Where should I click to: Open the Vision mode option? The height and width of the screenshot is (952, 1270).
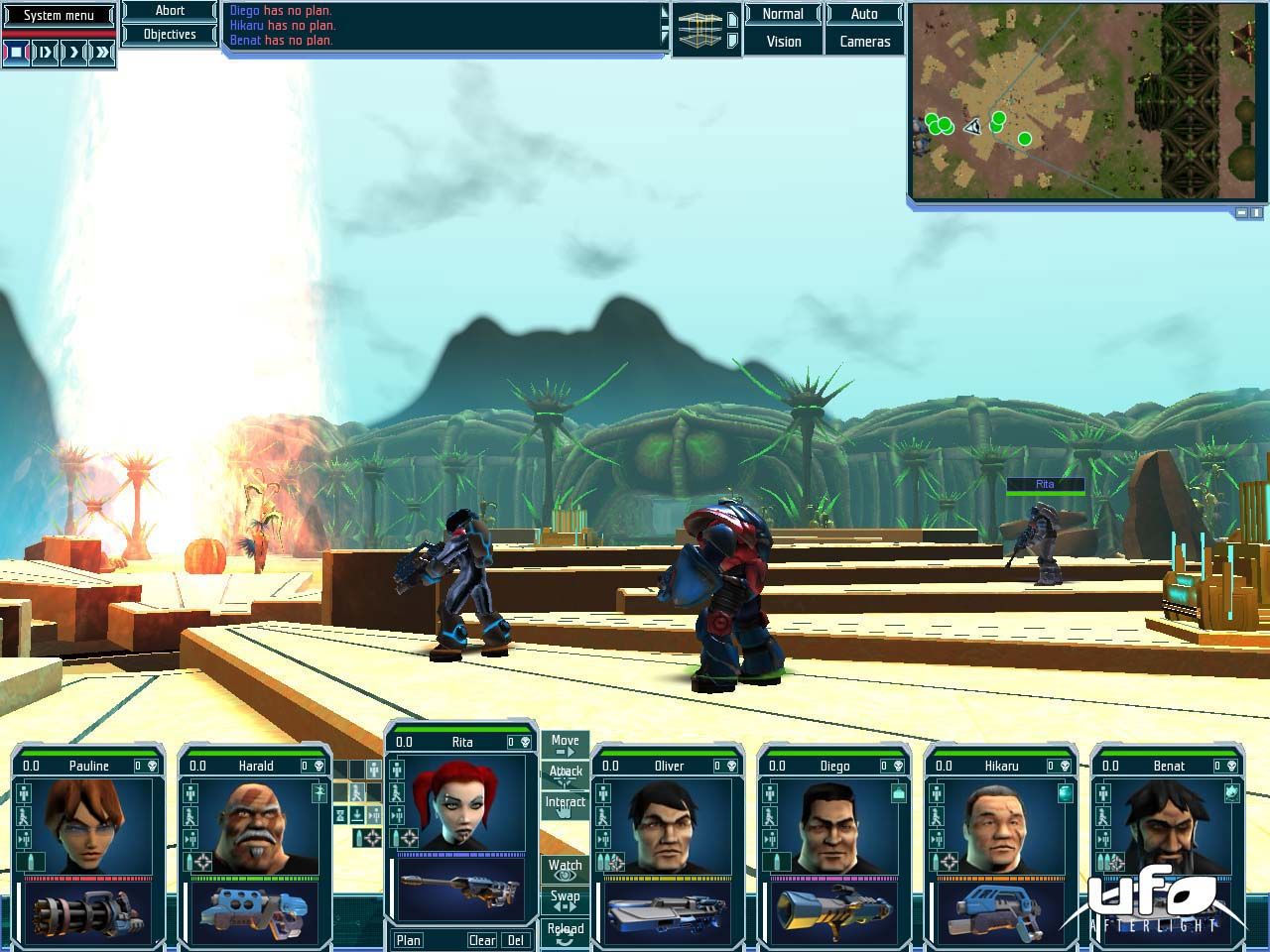783,42
